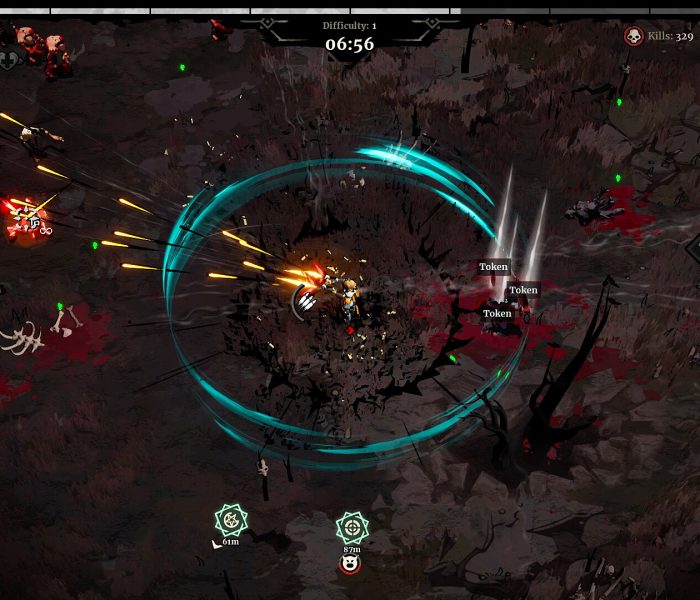Select the crosshair target objective marker

(x=351, y=527)
